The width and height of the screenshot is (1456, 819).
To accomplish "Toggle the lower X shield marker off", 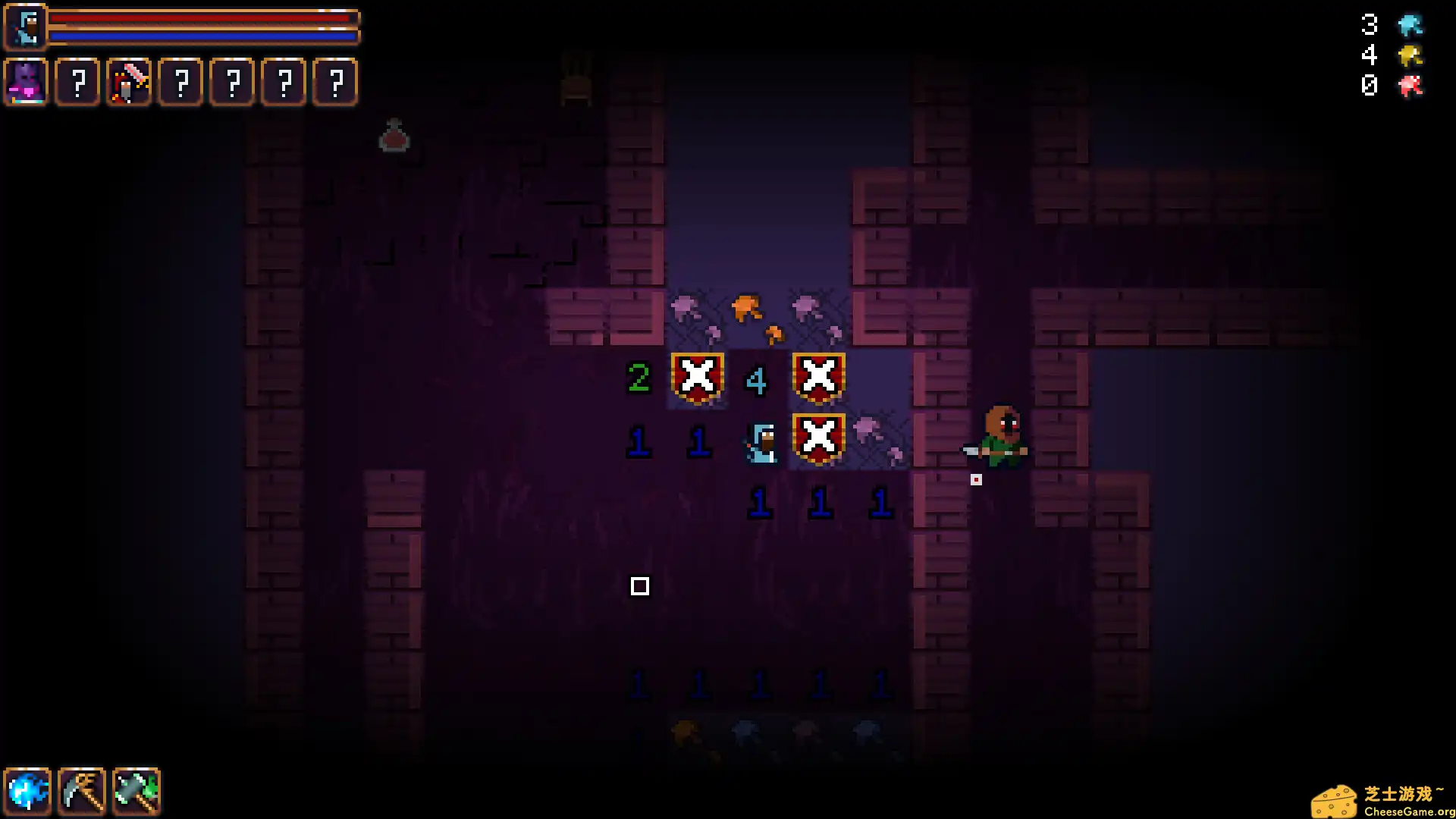I will [818, 436].
